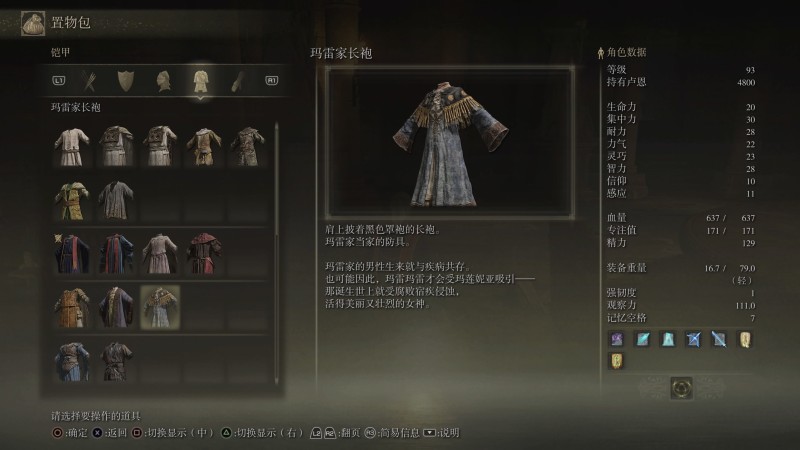
Task: Switch to the gauntlets category tab
Action: [236, 80]
